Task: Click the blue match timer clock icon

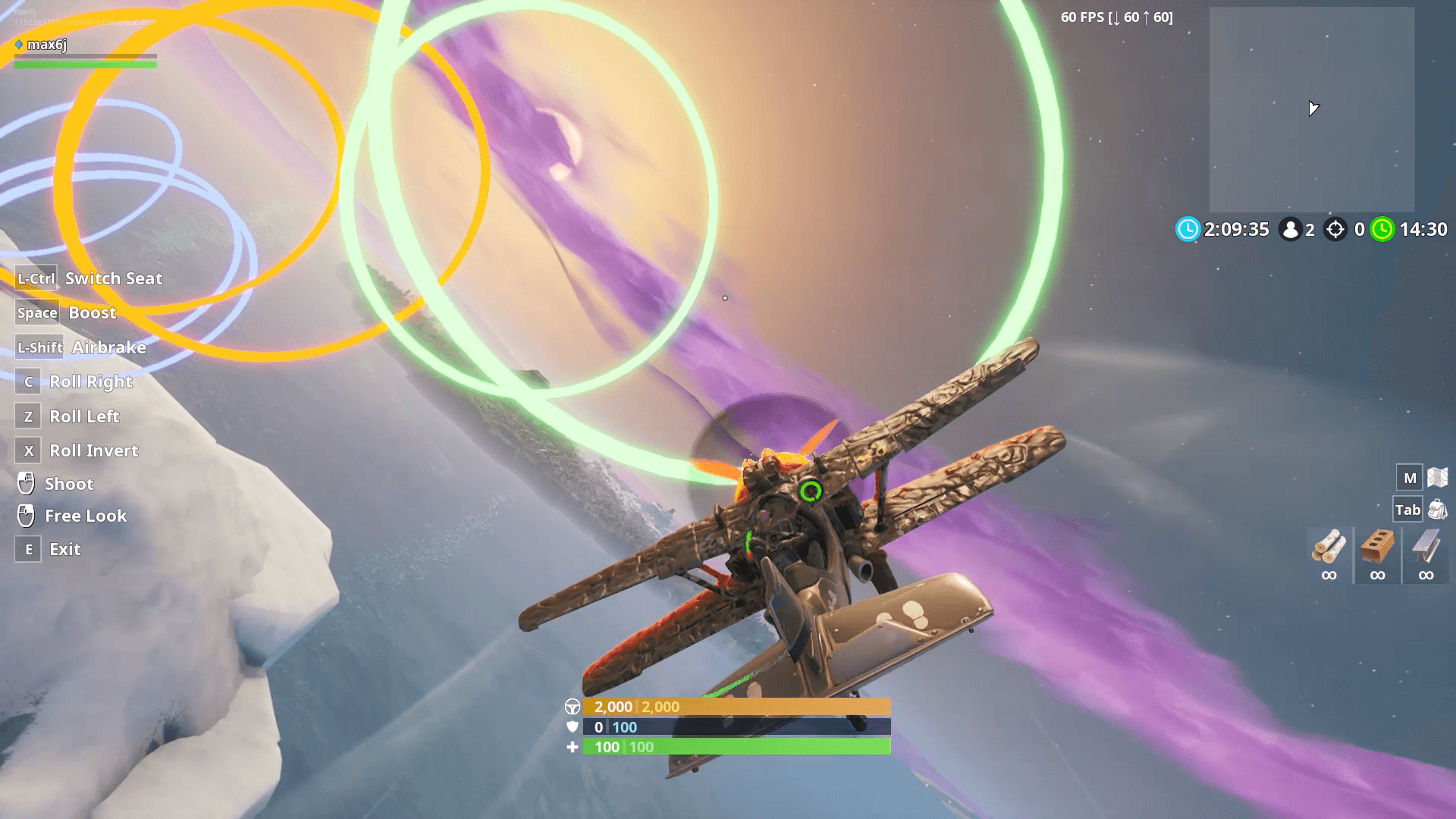Action: point(1186,229)
